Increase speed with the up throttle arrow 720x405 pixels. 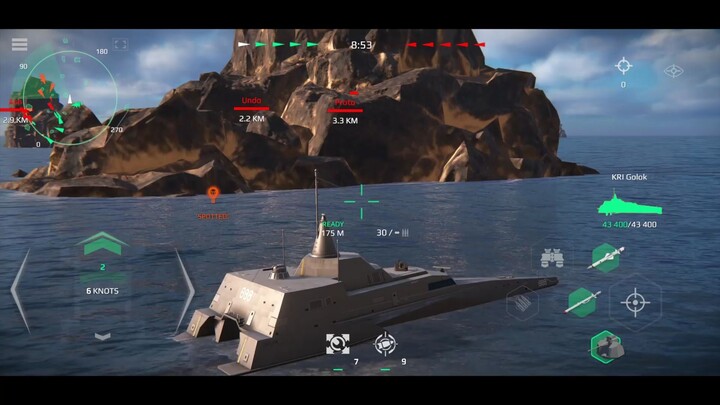[103, 243]
